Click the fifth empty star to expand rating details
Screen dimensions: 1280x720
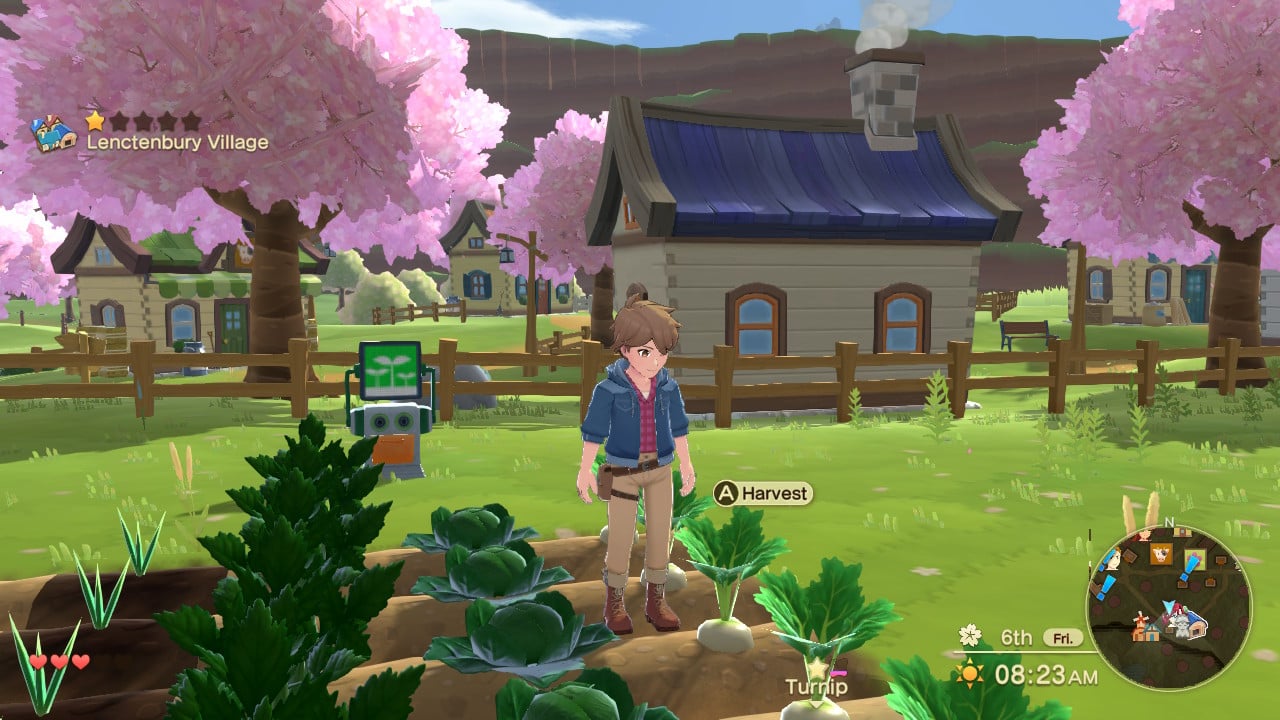(x=191, y=122)
